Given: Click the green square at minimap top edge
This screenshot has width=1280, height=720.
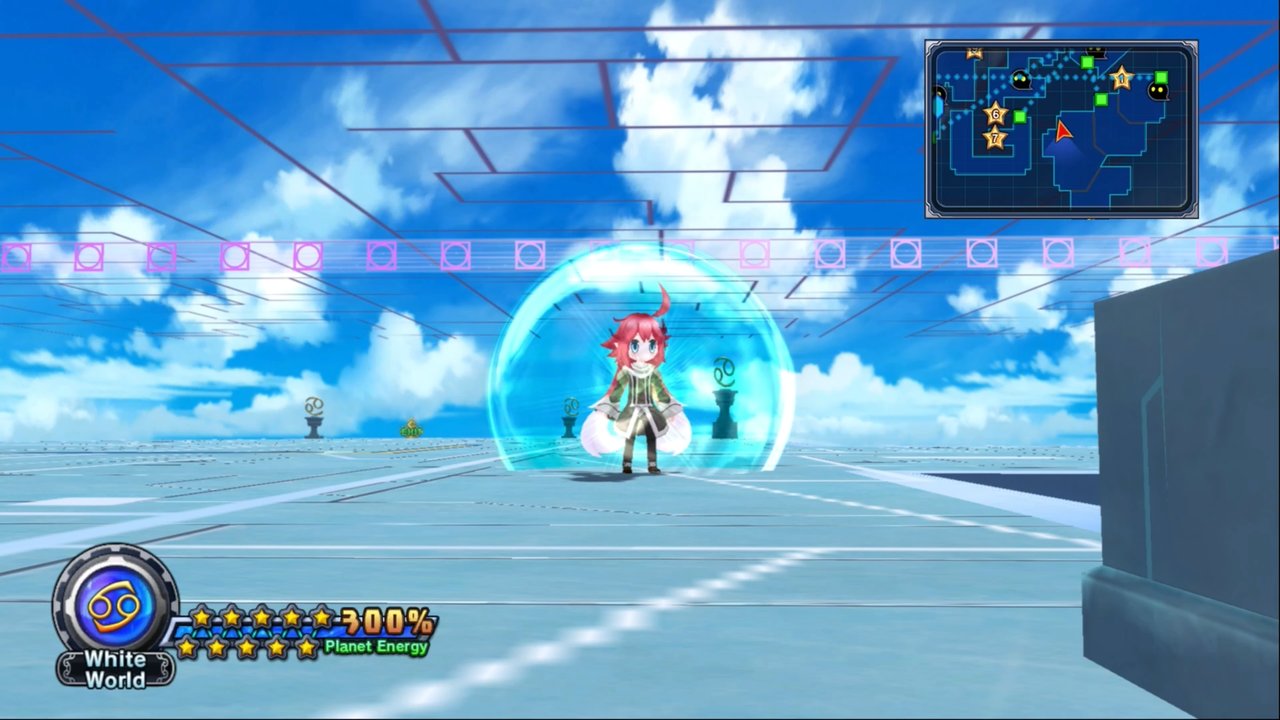Looking at the screenshot, I should [x=1087, y=61].
